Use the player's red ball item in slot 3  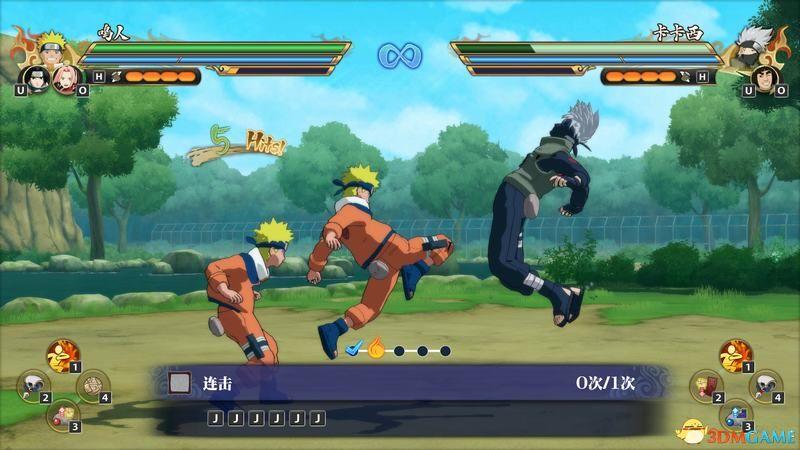pos(62,412)
